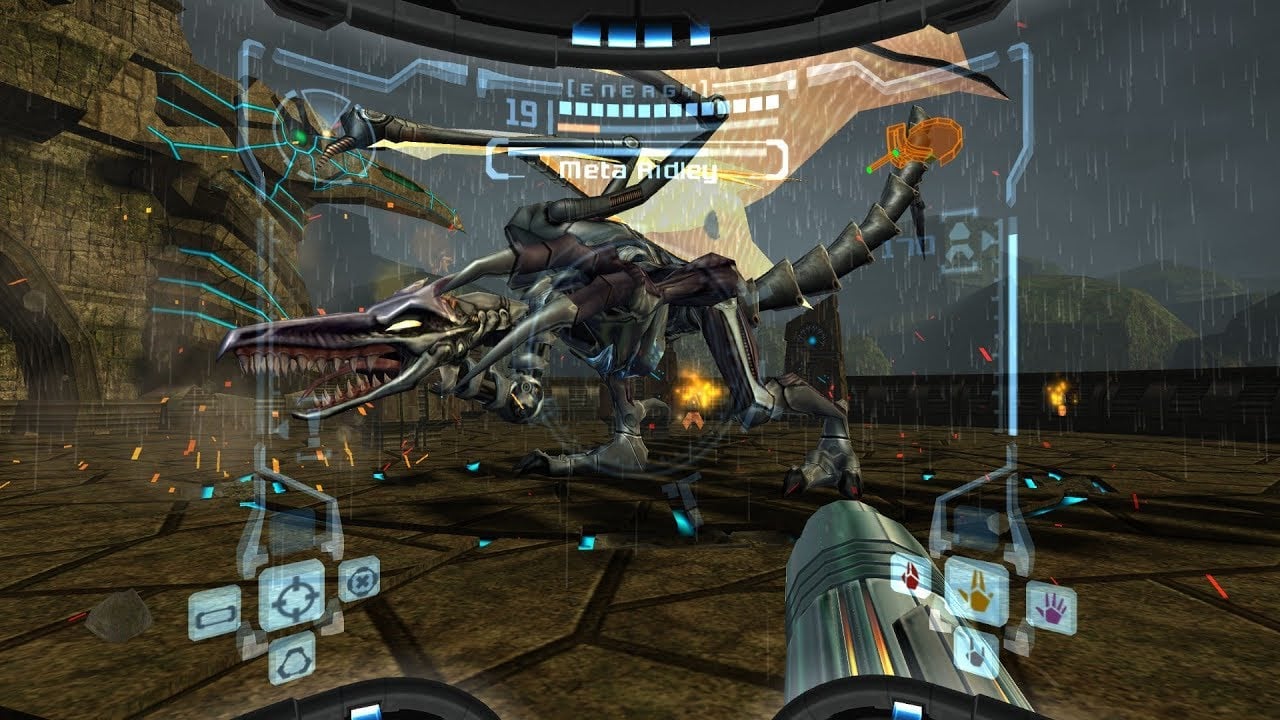The height and width of the screenshot is (720, 1280).
Task: Switch to the Scan Visor rectangle icon
Action: [x=215, y=612]
